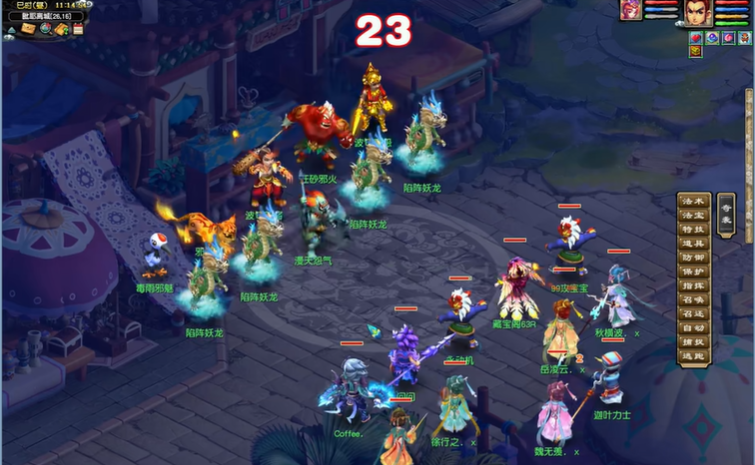Select the red heart buff icon
The width and height of the screenshot is (755, 465).
tap(695, 38)
